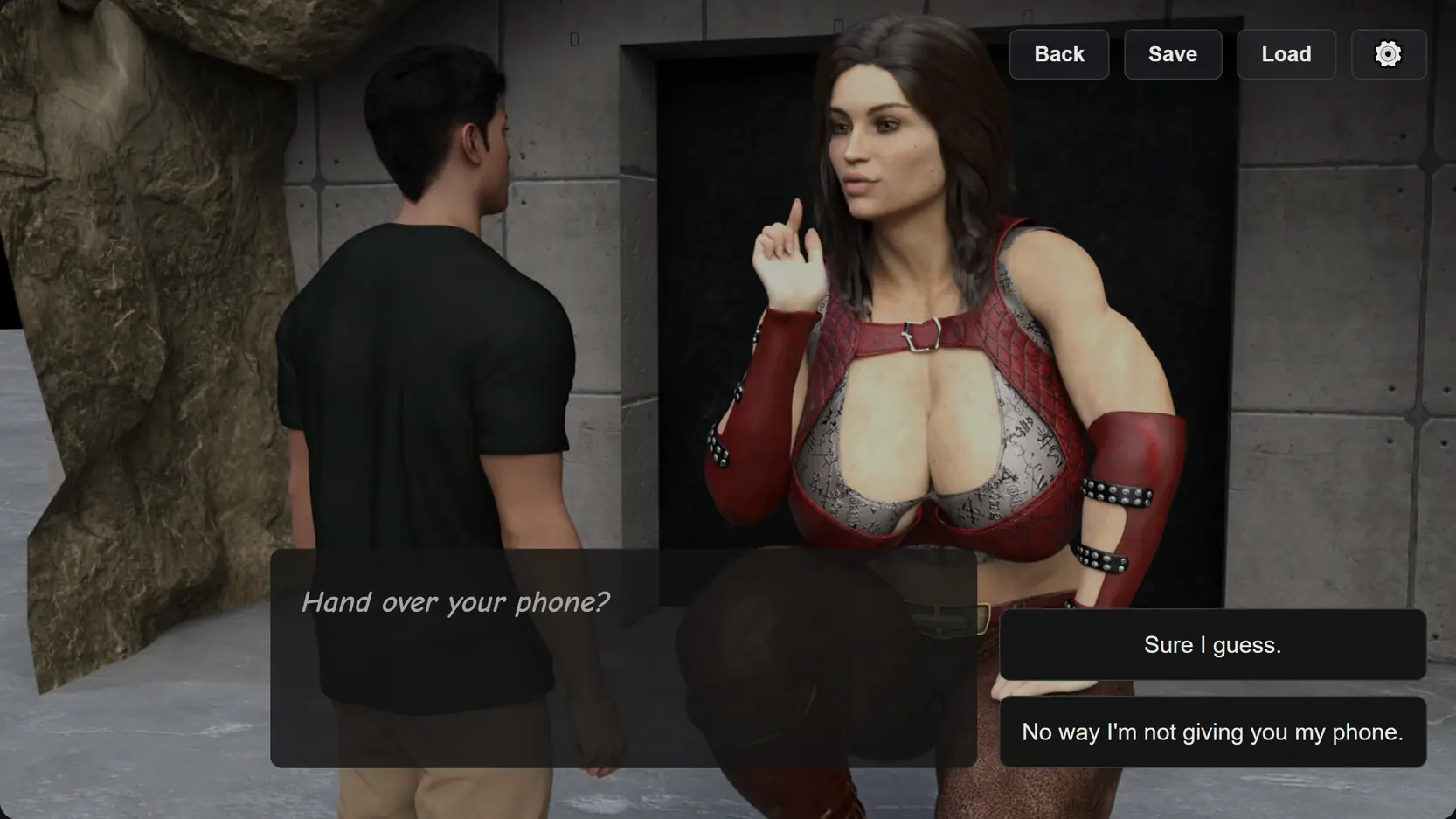Open the Save menu
This screenshot has width=1456, height=819.
[1173, 54]
